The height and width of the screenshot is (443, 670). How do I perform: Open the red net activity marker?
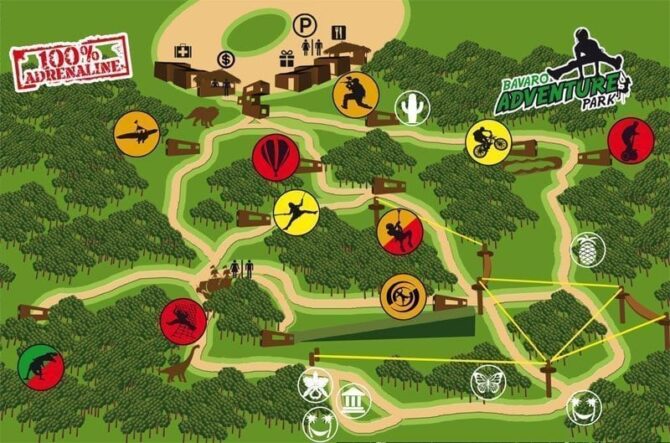tap(183, 321)
